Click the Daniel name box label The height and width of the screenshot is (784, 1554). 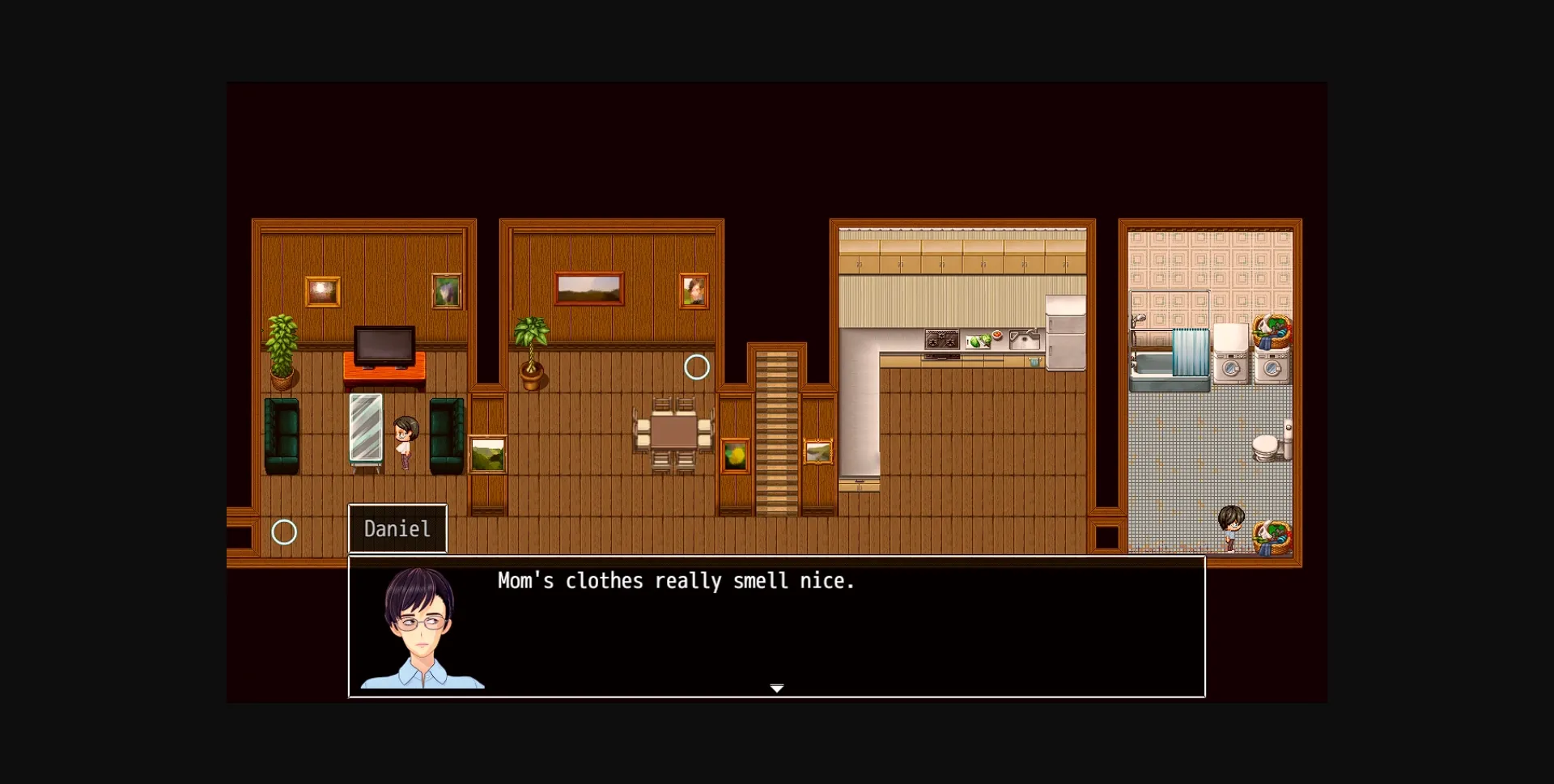[x=397, y=528]
